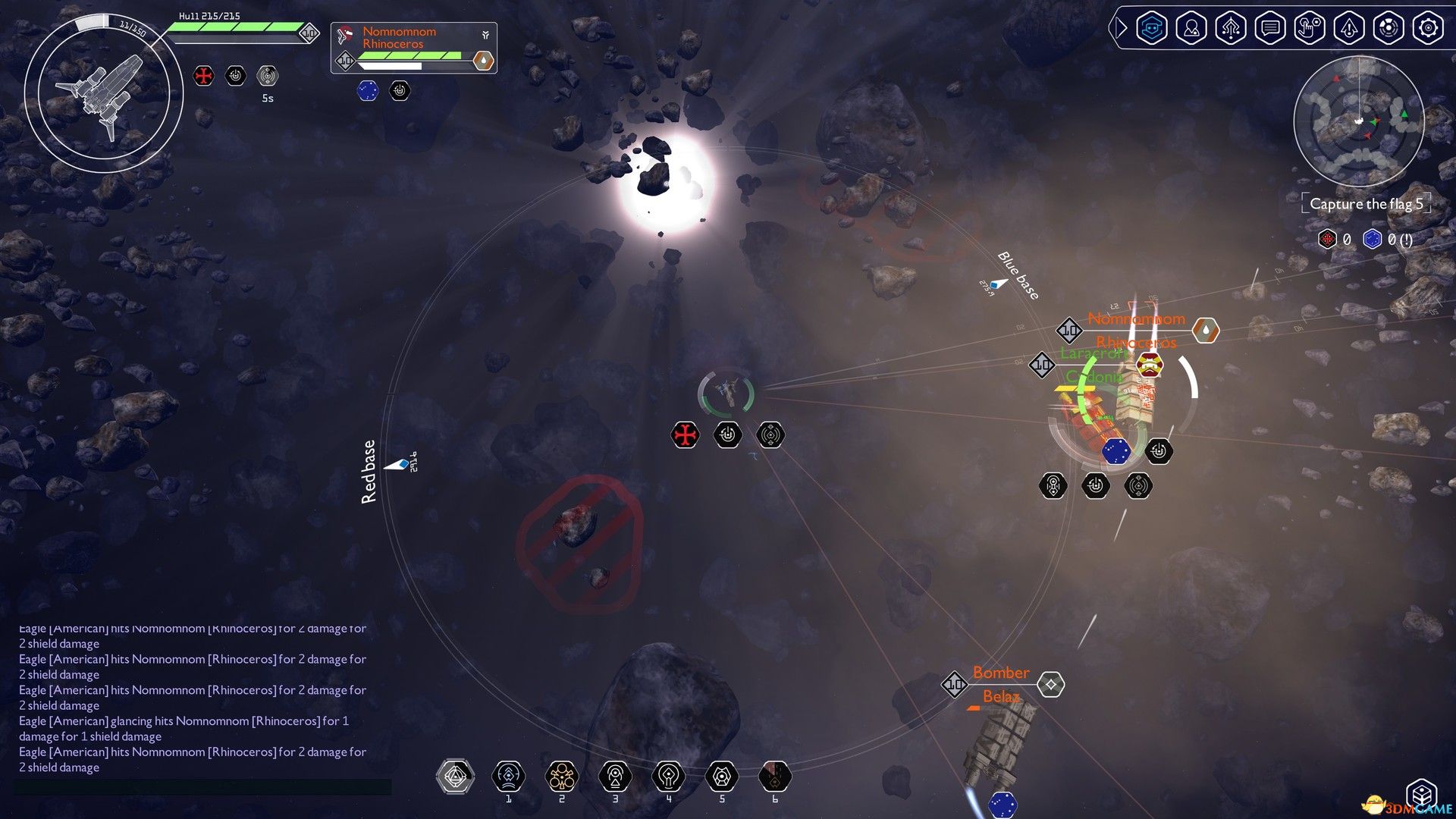This screenshot has height=819, width=1456.
Task: Activate the golden ability in hotbar slot 2
Action: pyautogui.click(x=562, y=775)
